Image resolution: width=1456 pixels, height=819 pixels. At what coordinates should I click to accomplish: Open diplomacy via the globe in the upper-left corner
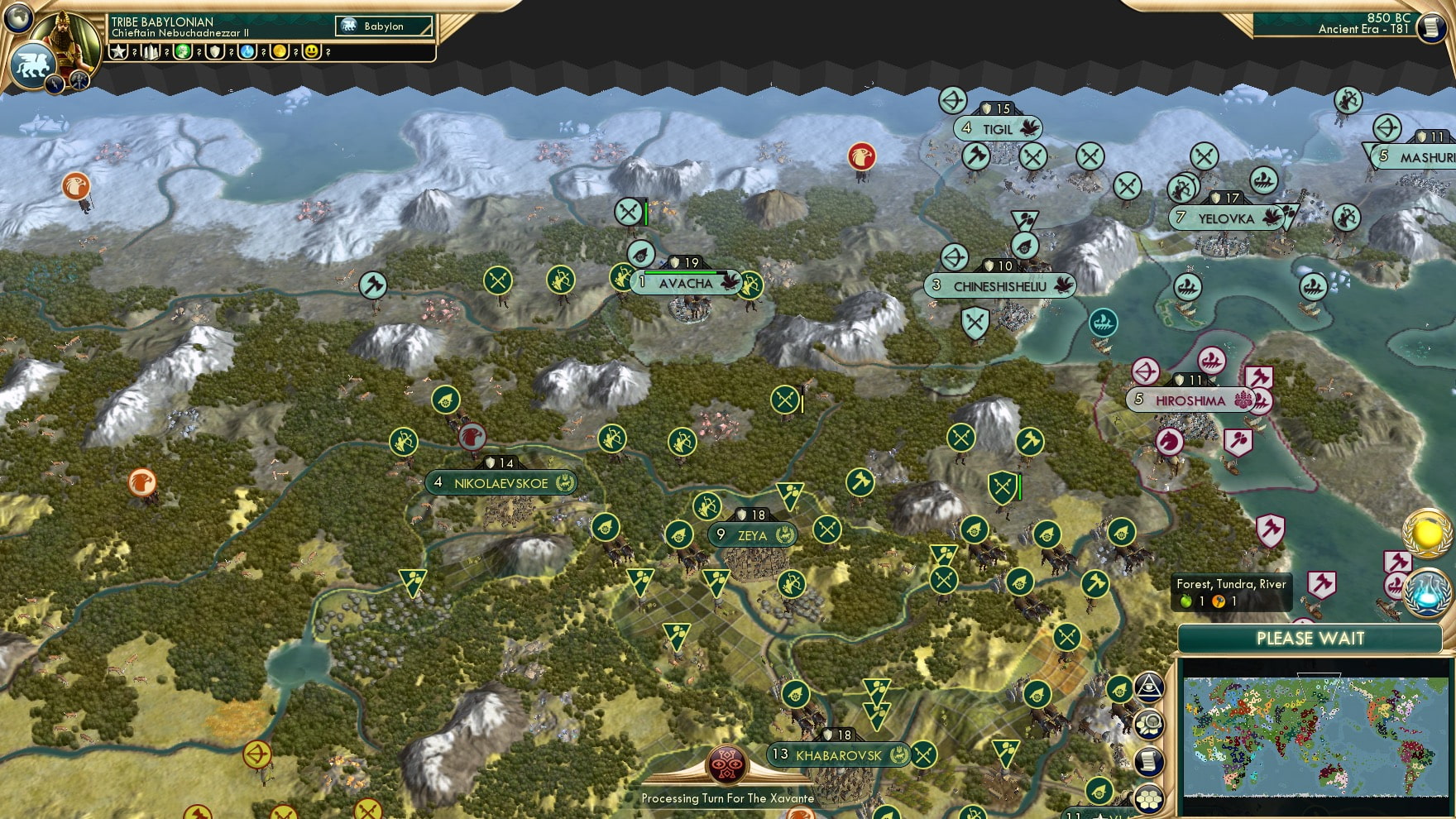tap(19, 18)
